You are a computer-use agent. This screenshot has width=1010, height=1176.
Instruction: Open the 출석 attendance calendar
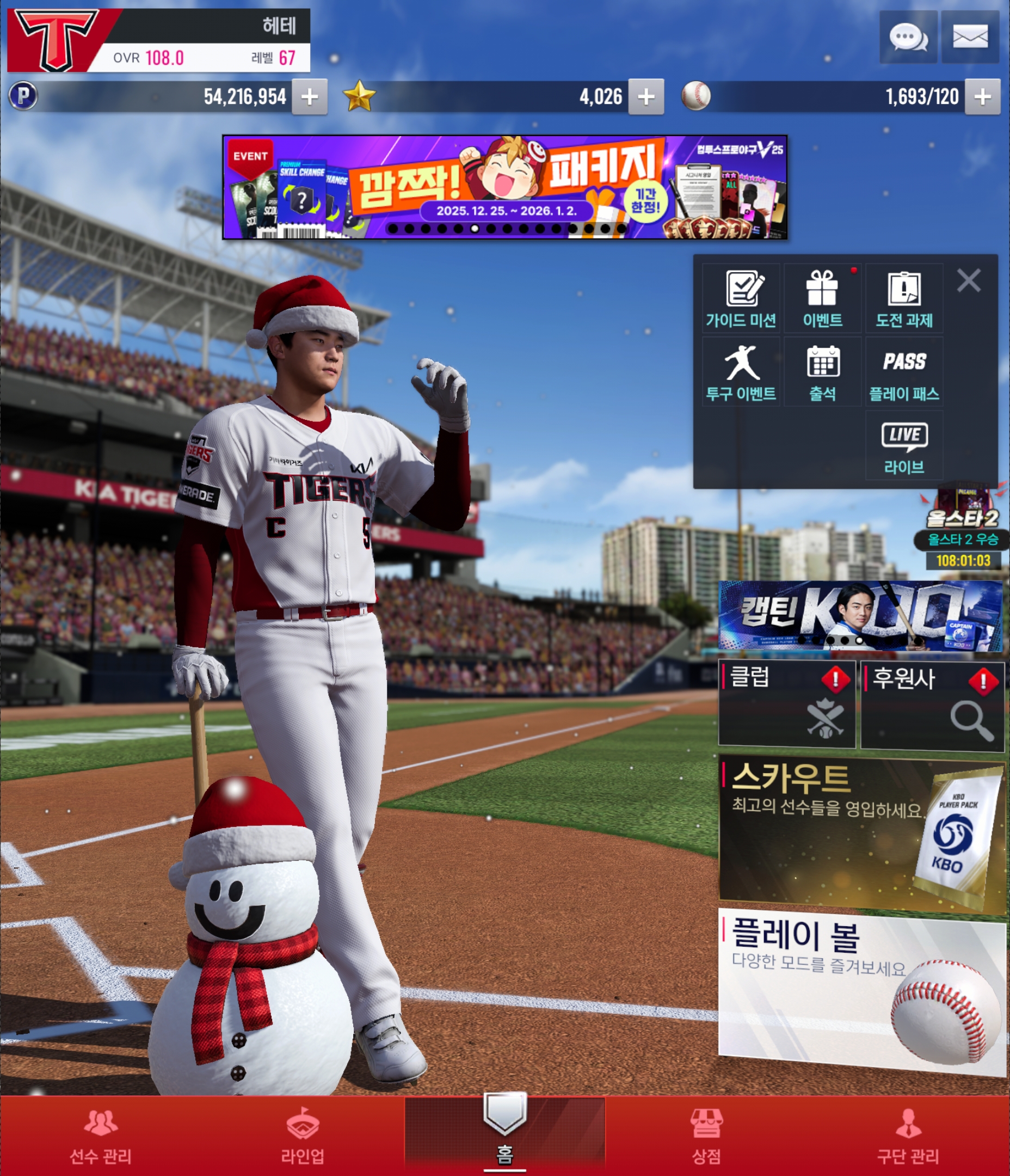pos(822,372)
